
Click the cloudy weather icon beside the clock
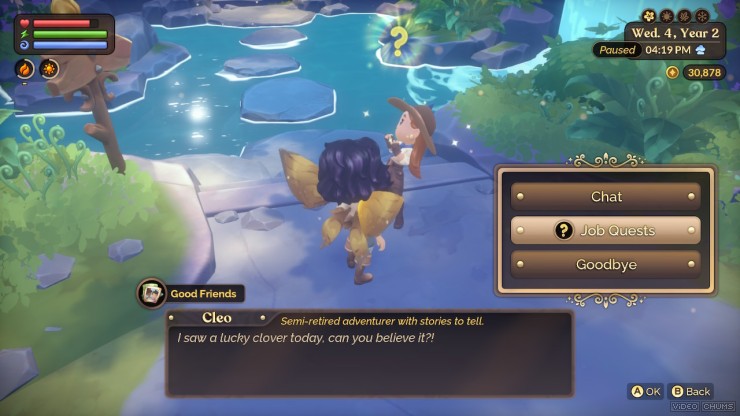pyautogui.click(x=700, y=49)
